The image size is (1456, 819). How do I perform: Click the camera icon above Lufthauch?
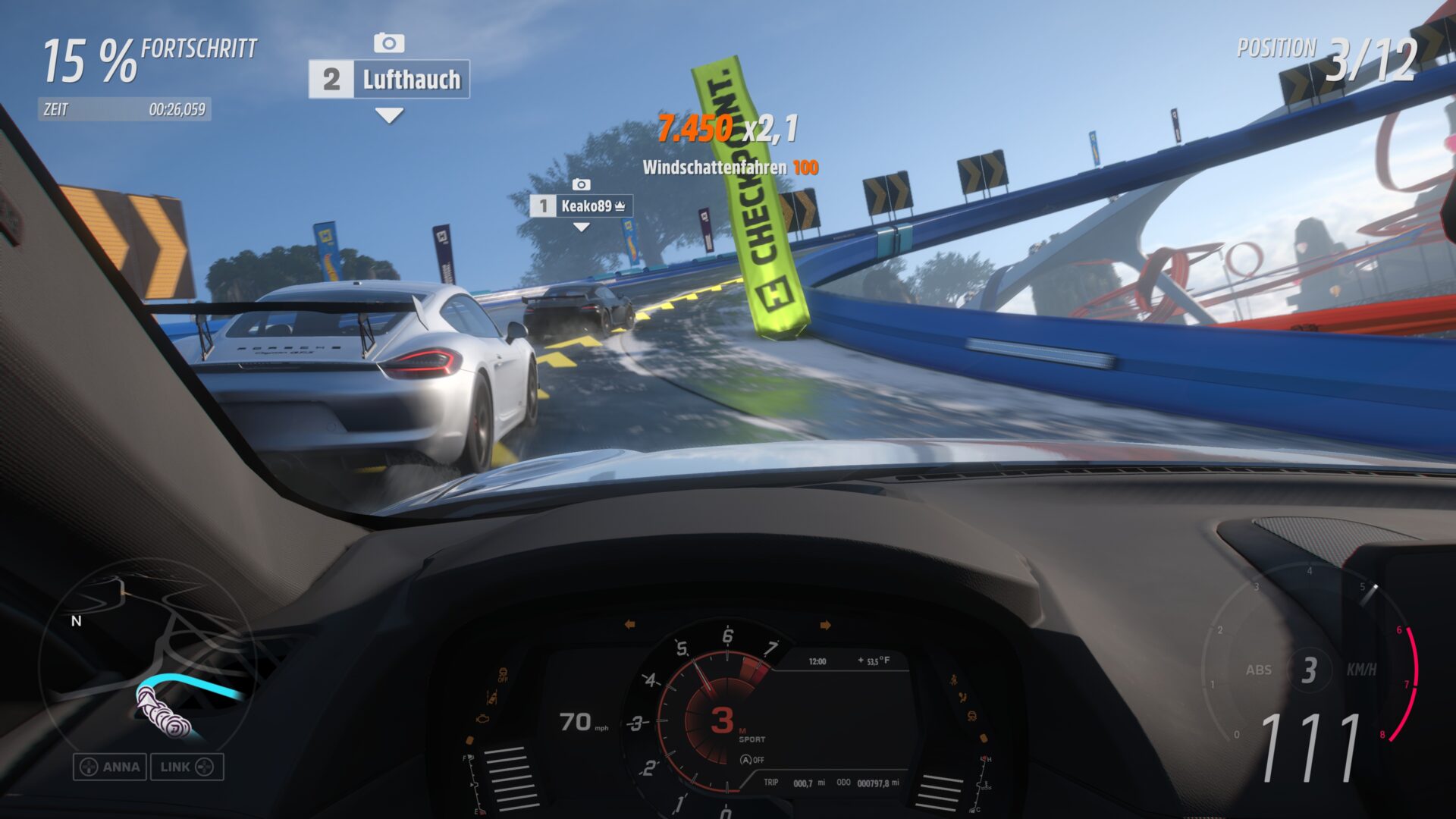coord(389,43)
